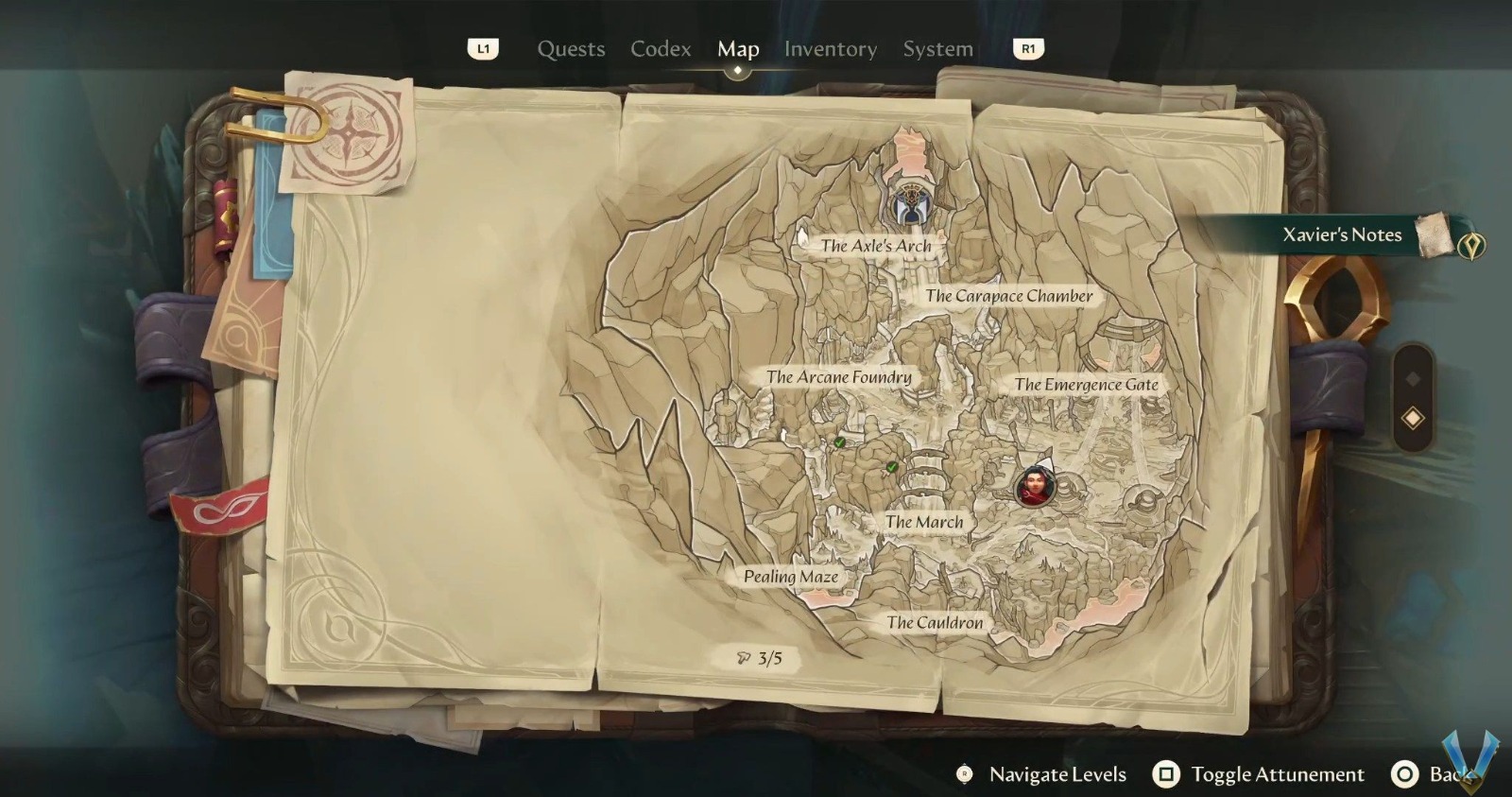The image size is (1512, 797).
Task: Select the highlighted diamond on the level selector
Action: (x=1413, y=417)
